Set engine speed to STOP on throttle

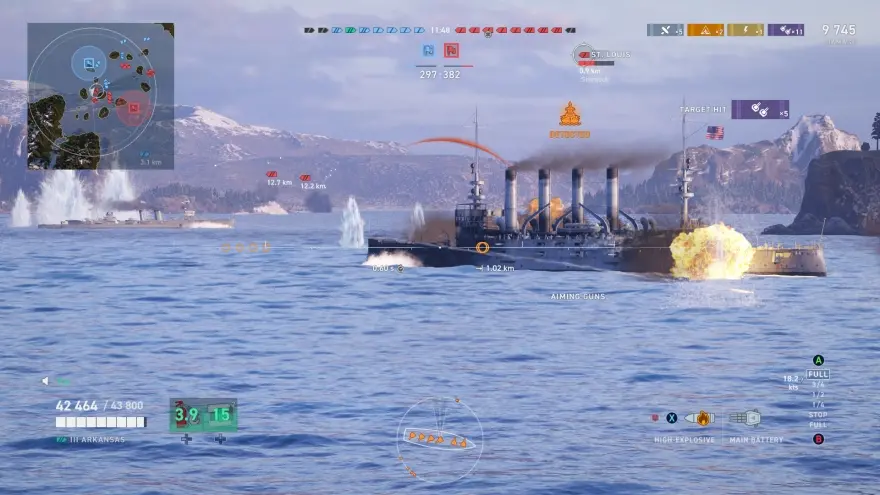818,414
